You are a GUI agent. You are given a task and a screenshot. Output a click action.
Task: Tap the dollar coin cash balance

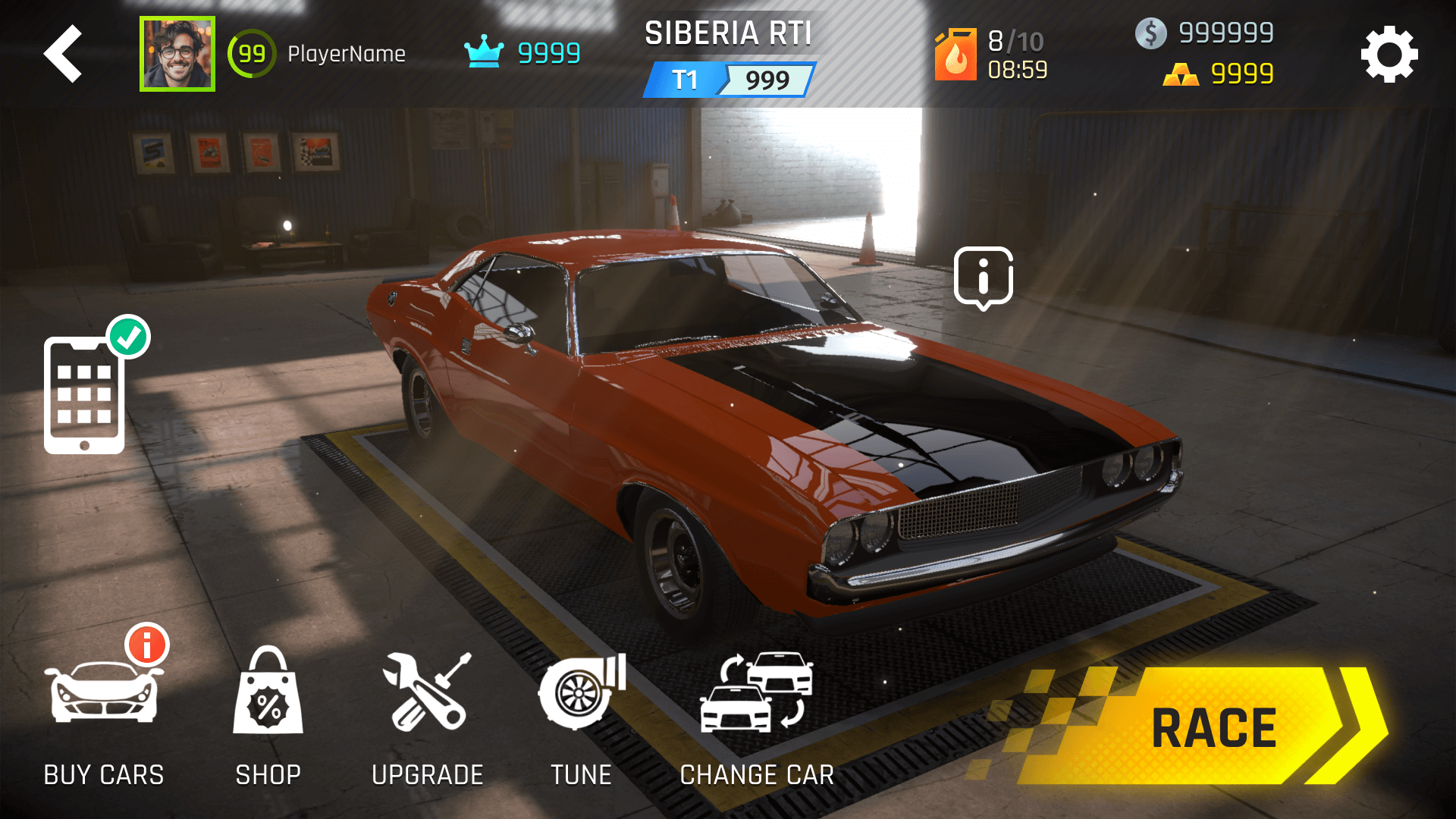pyautogui.click(x=1204, y=33)
